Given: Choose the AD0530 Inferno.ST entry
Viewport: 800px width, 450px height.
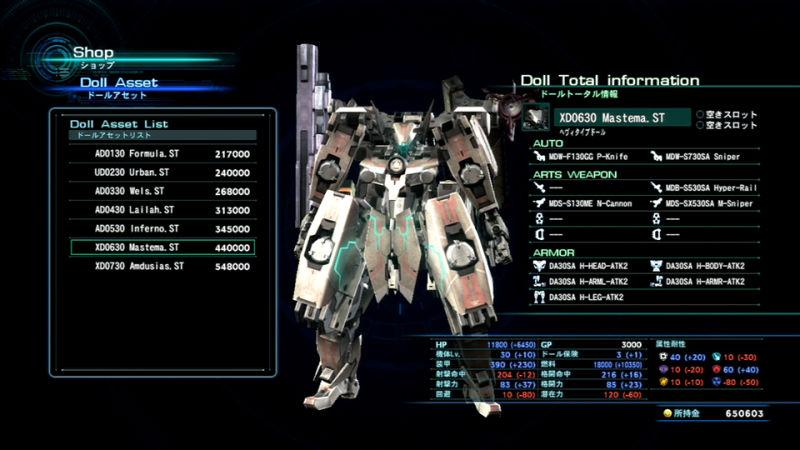Looking at the screenshot, I should click(x=162, y=229).
